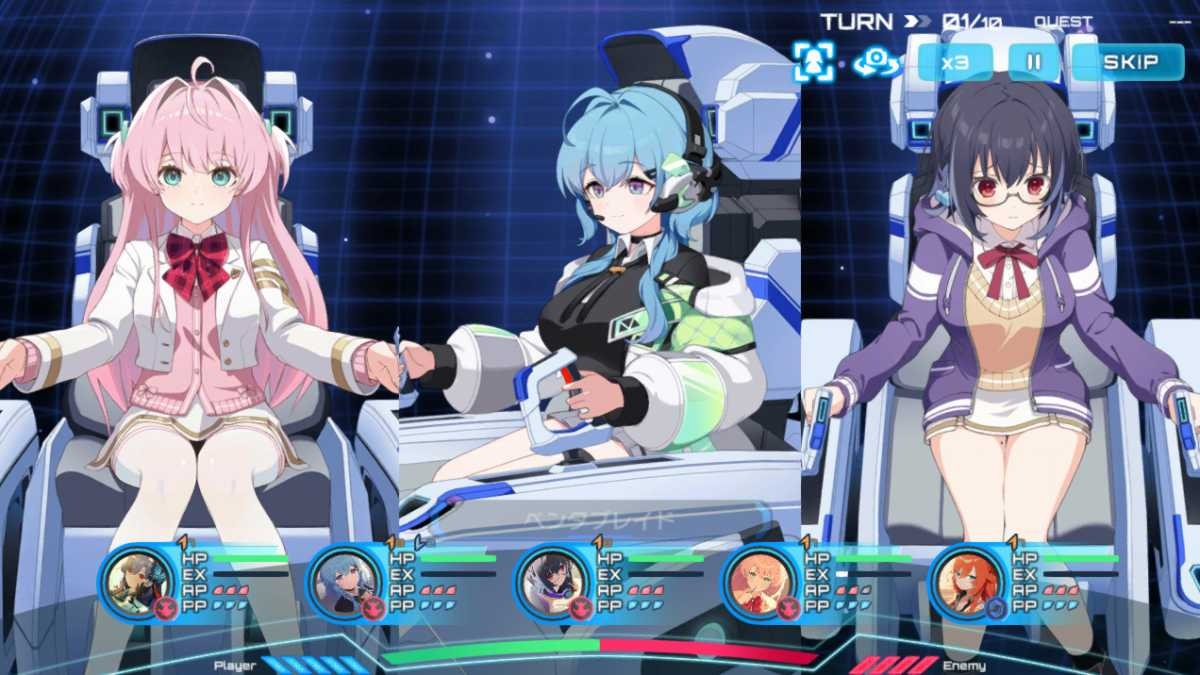The image size is (1200, 675).
Task: Select the gray-haired pilot portrait
Action: coord(136,580)
